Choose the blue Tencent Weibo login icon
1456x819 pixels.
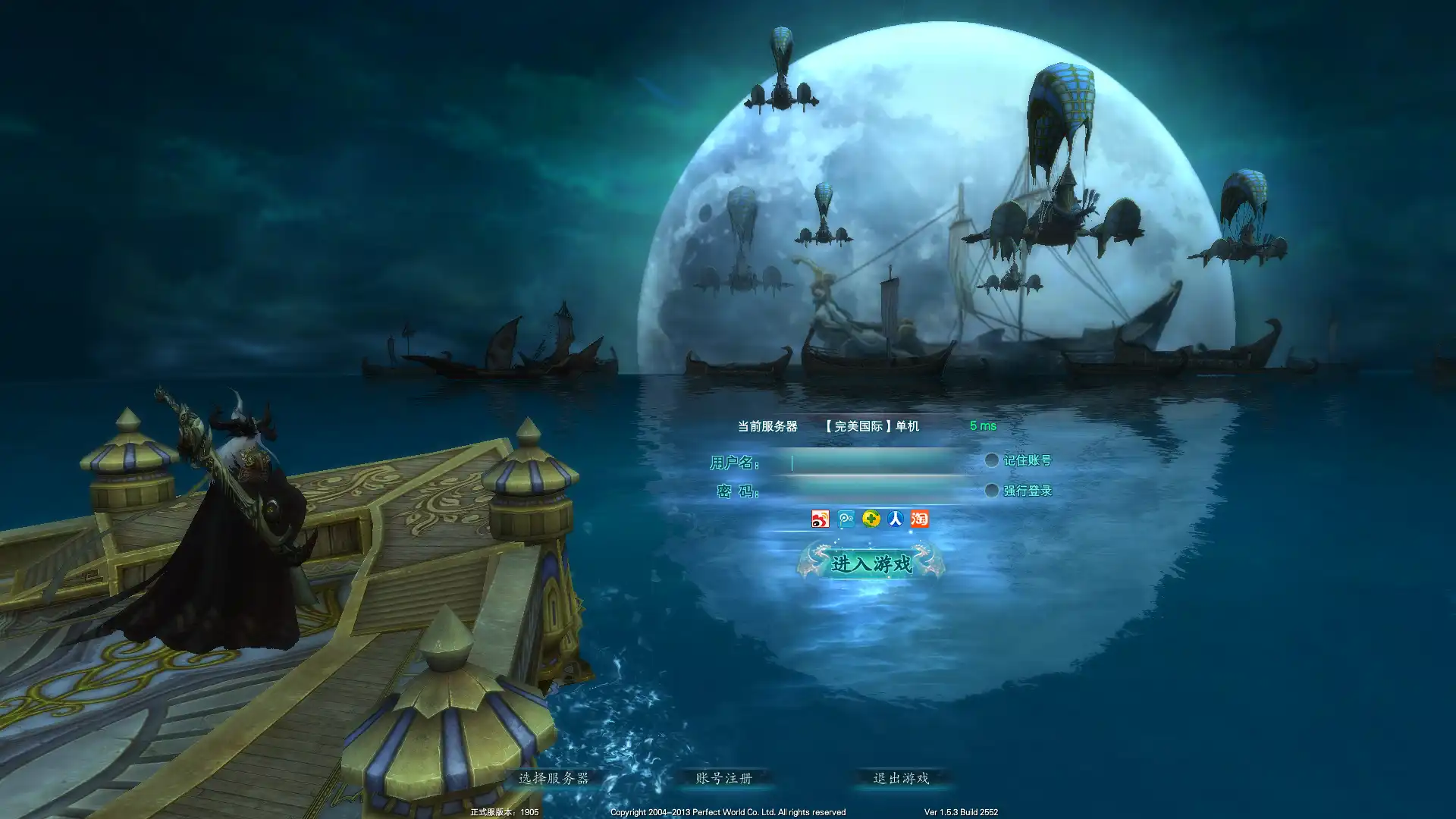[x=846, y=519]
